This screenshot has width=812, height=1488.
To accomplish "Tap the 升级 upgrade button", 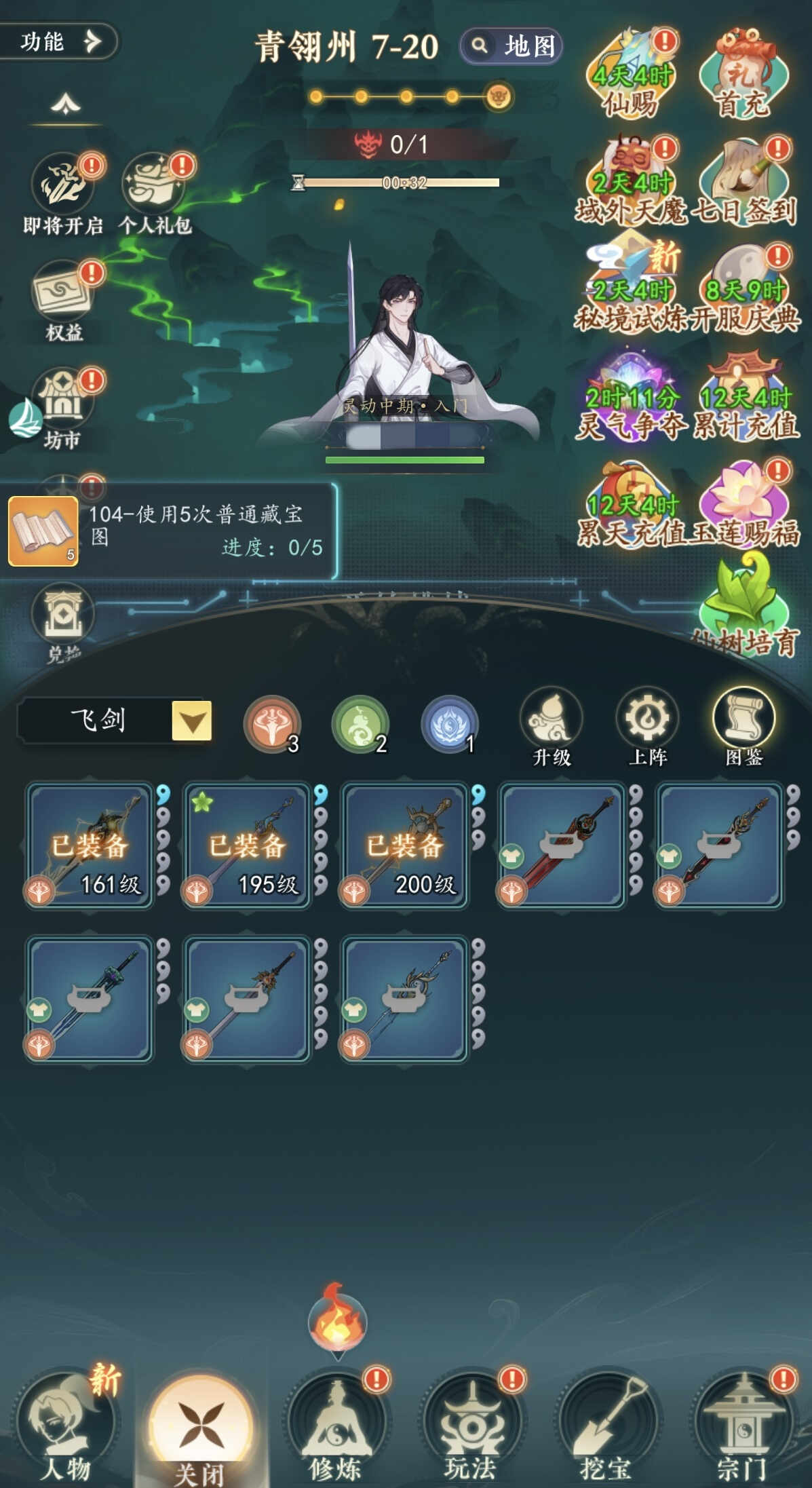I will pyautogui.click(x=551, y=726).
